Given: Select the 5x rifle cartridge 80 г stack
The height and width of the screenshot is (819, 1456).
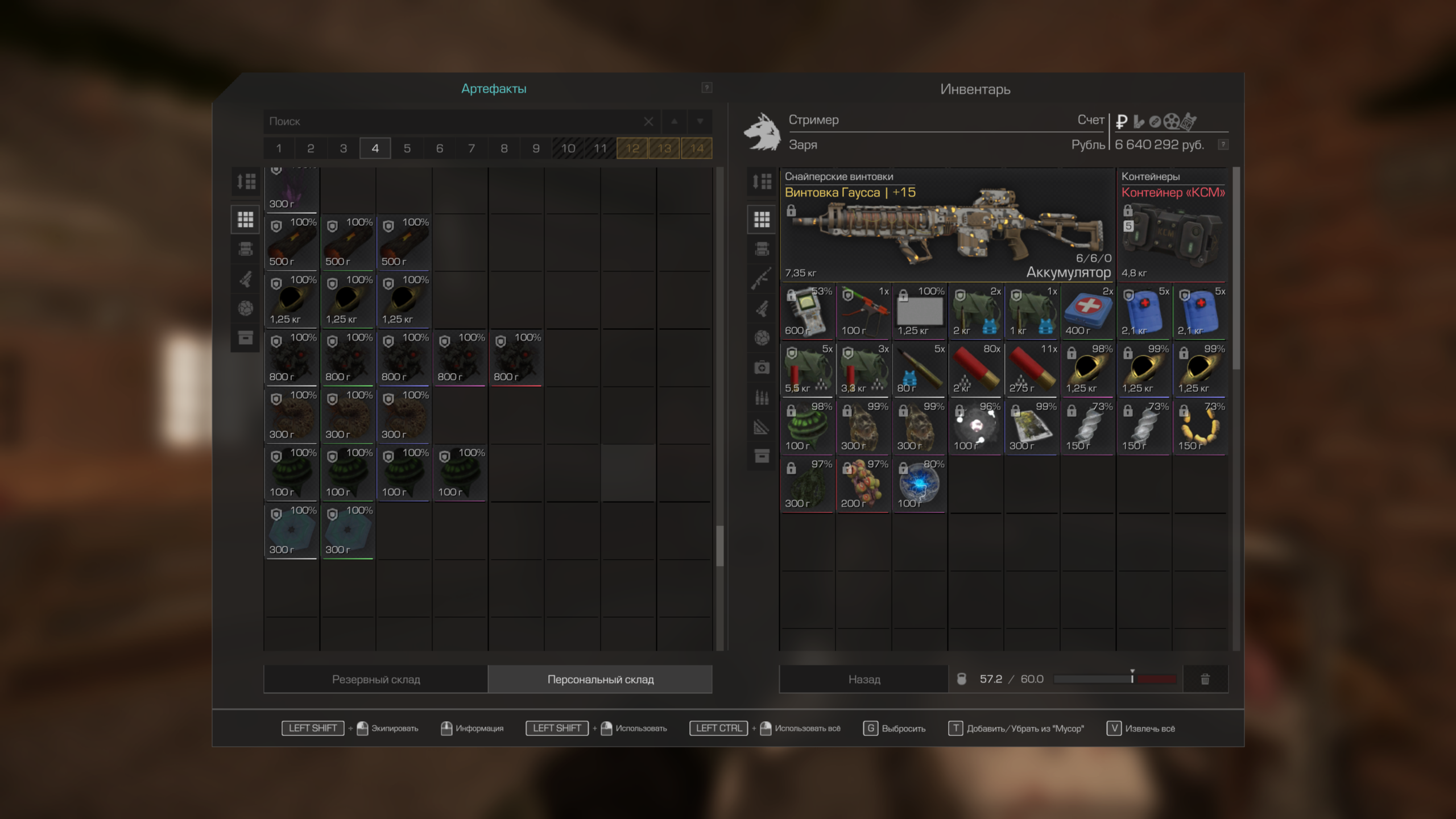Looking at the screenshot, I should click(x=919, y=369).
